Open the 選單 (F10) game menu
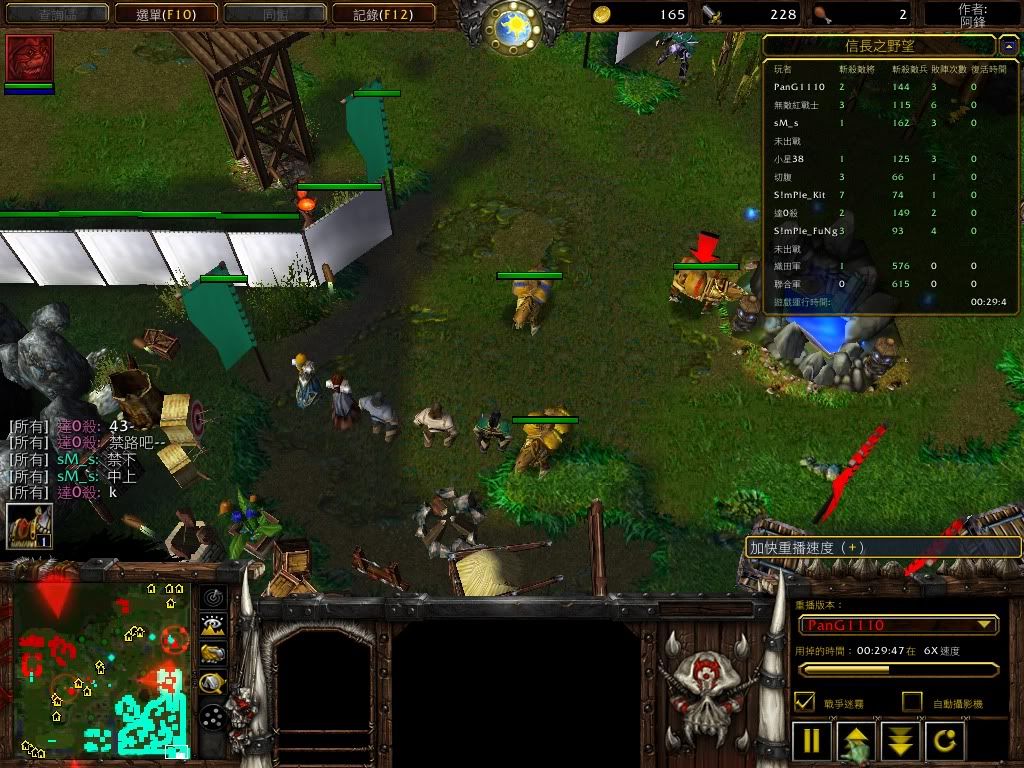This screenshot has width=1024, height=768. click(x=166, y=14)
